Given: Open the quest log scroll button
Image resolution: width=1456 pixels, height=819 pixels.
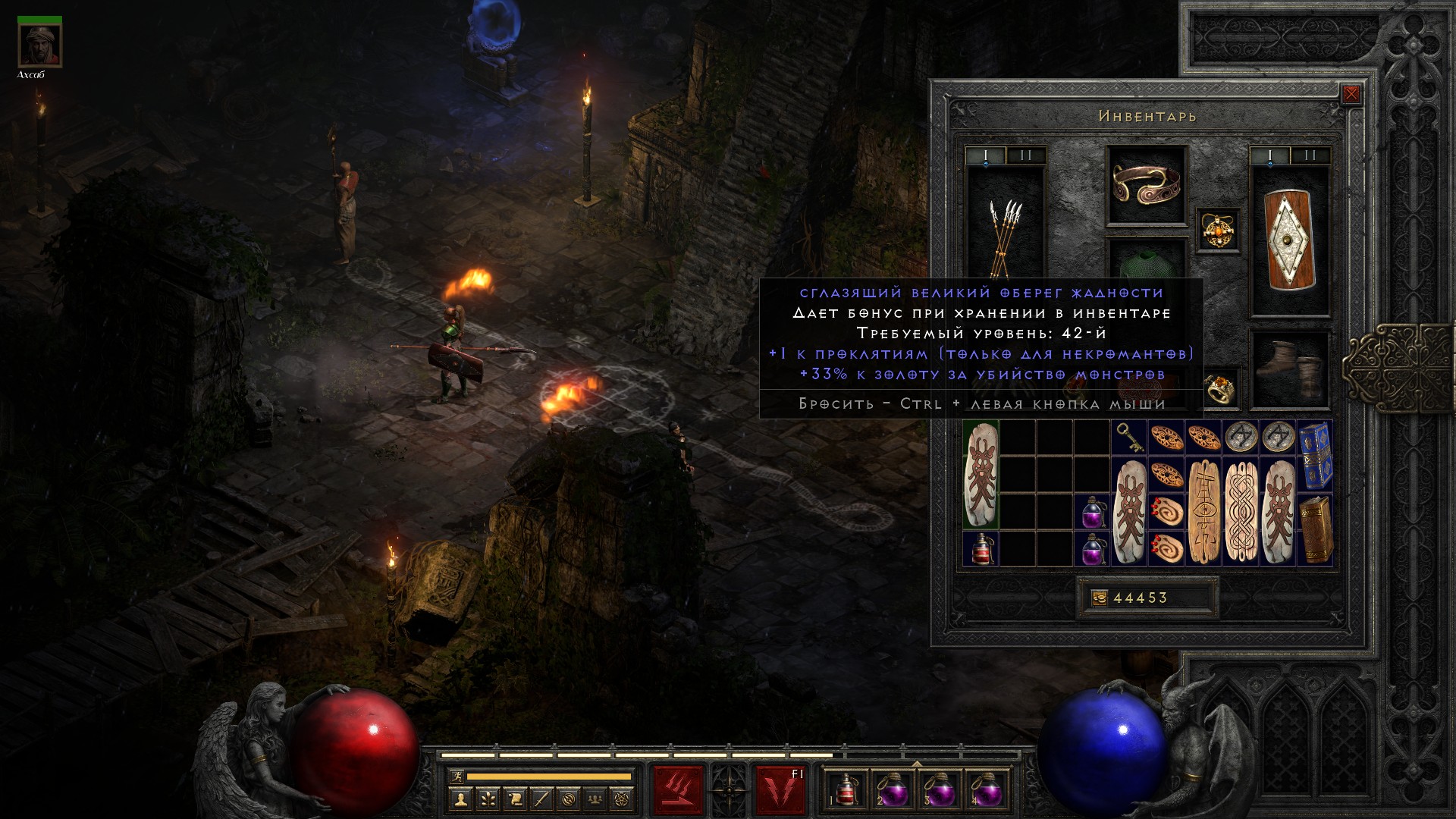Looking at the screenshot, I should (514, 799).
